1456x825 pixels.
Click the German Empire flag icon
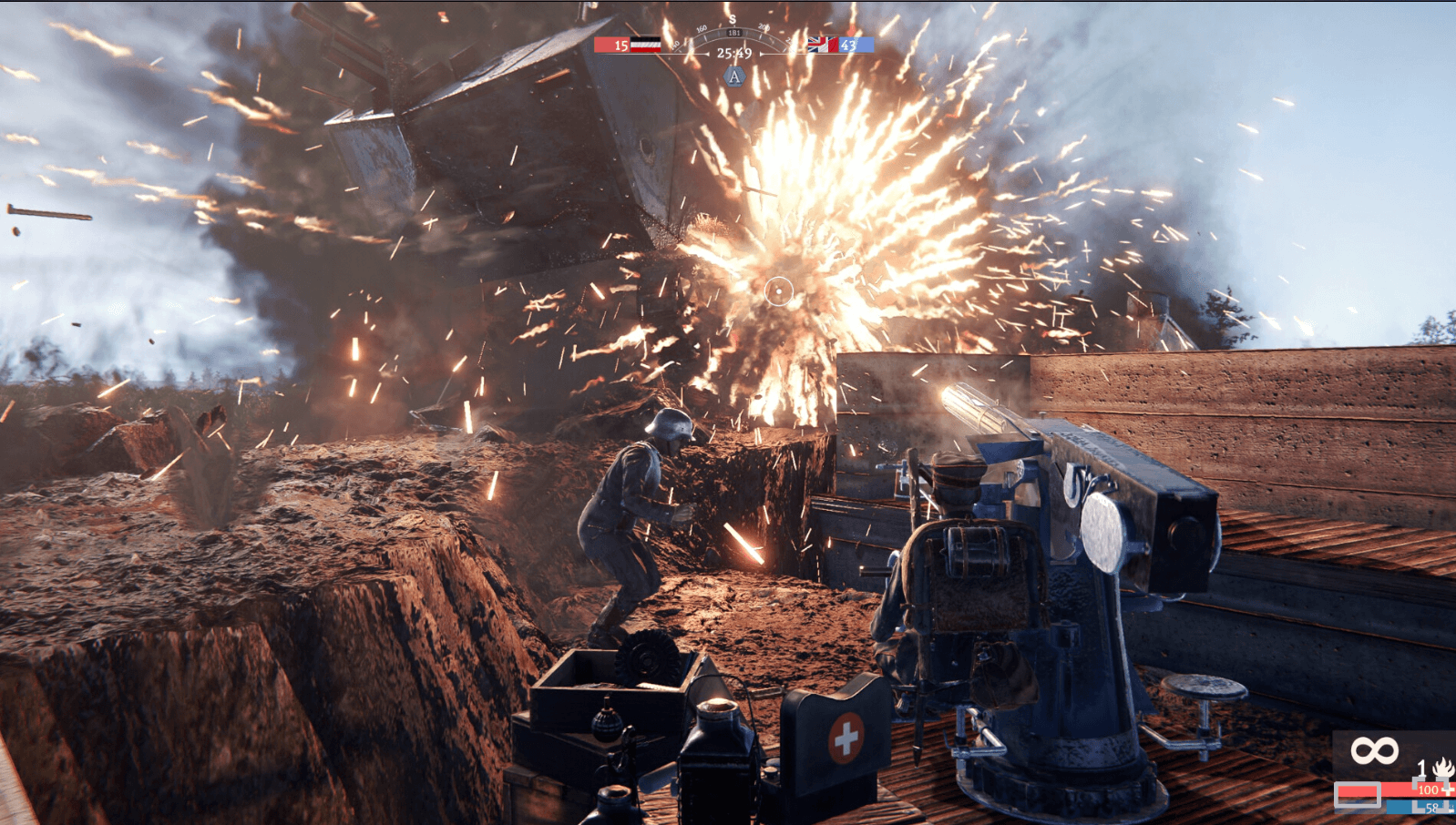click(645, 44)
